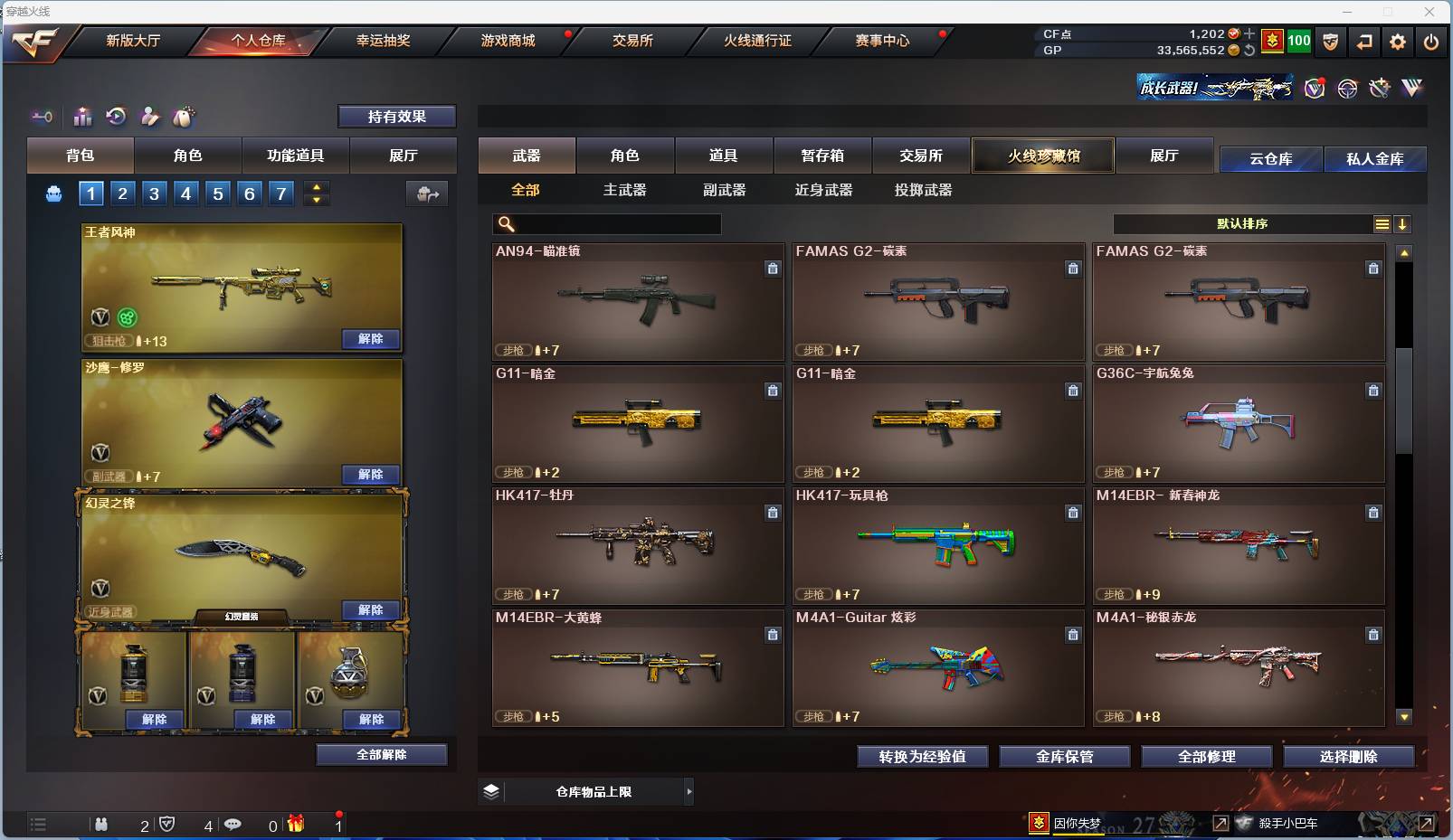Open the ranking stats icon in the sidebar
Viewport: 1453px width, 840px height.
pyautogui.click(x=82, y=116)
